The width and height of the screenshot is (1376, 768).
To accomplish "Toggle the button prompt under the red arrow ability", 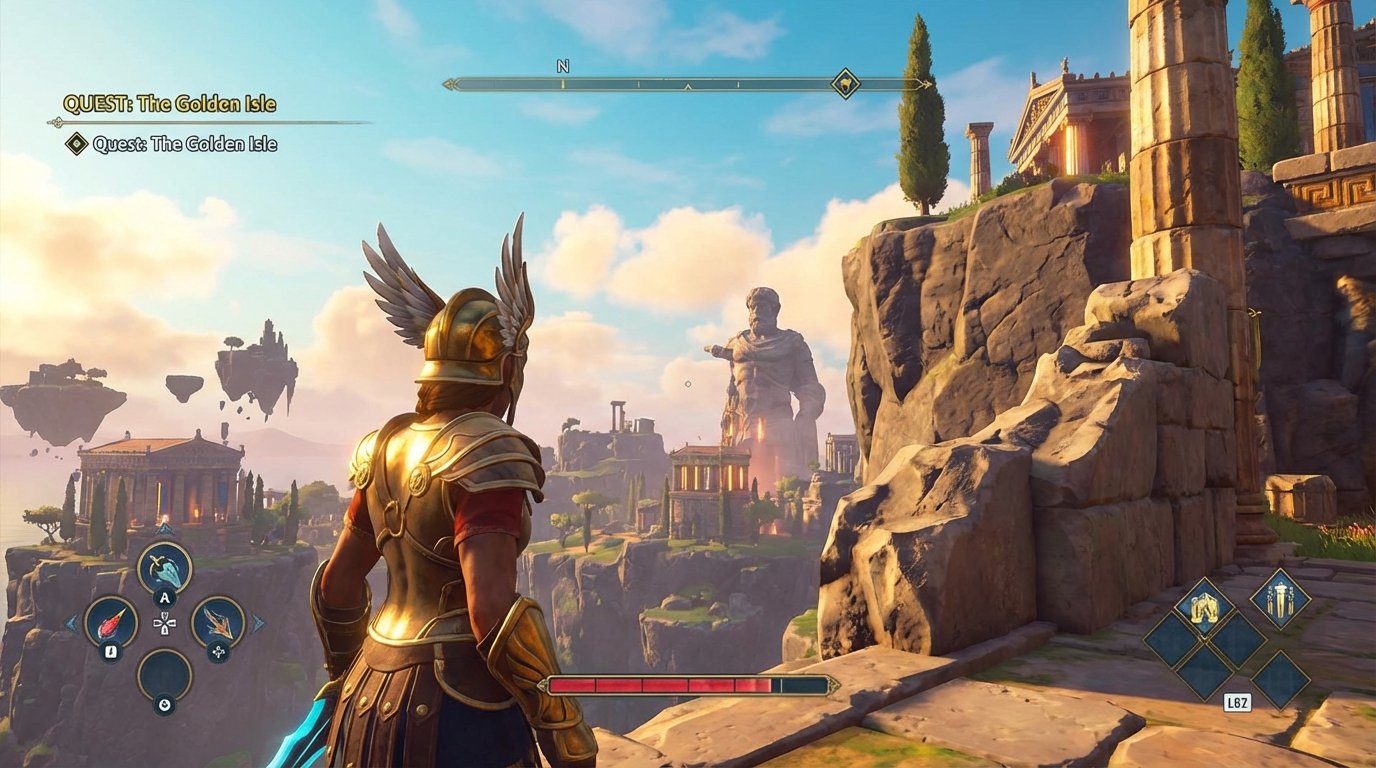I will tap(110, 651).
